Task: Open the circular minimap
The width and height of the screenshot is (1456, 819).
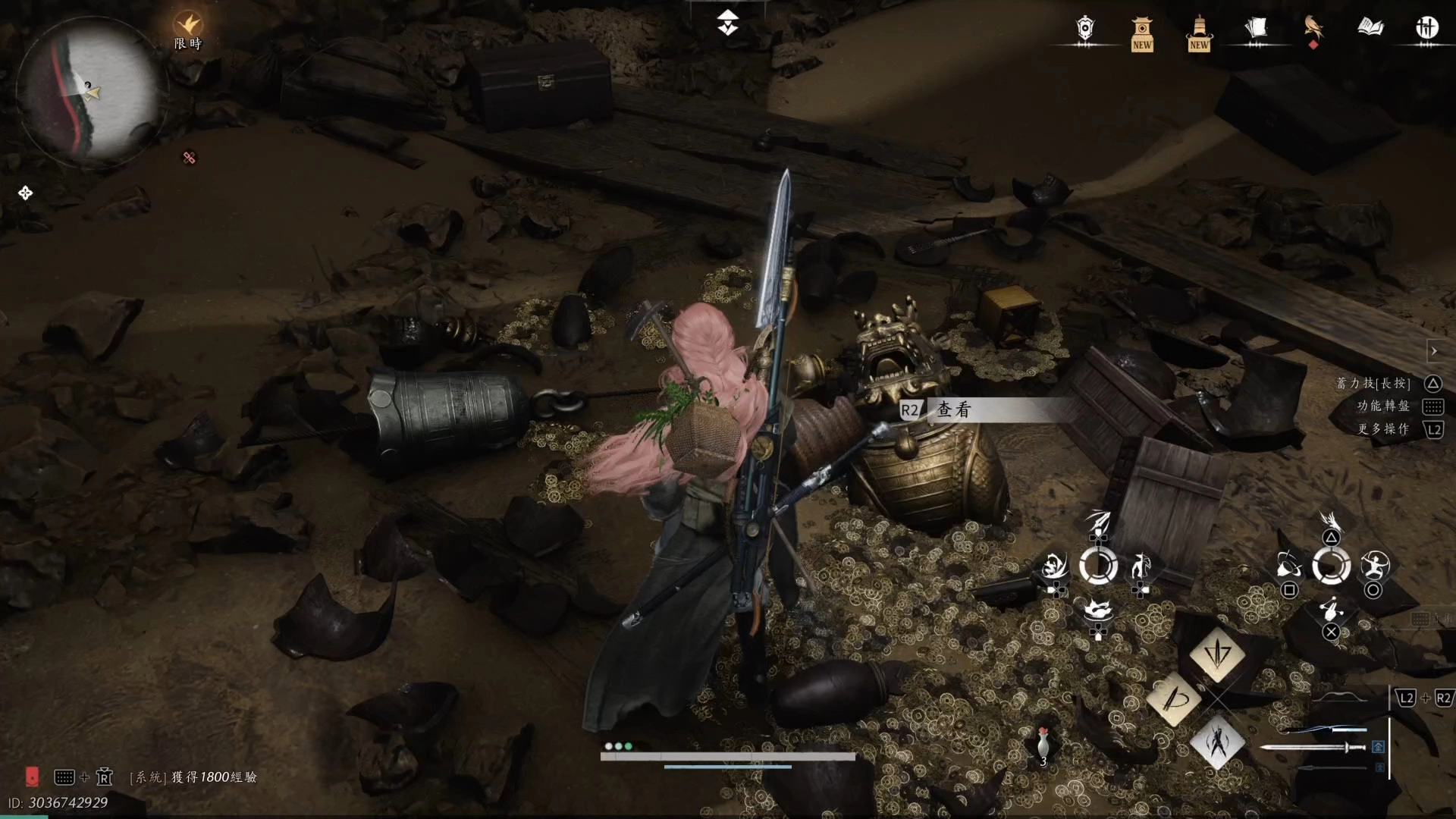Action: [x=88, y=91]
